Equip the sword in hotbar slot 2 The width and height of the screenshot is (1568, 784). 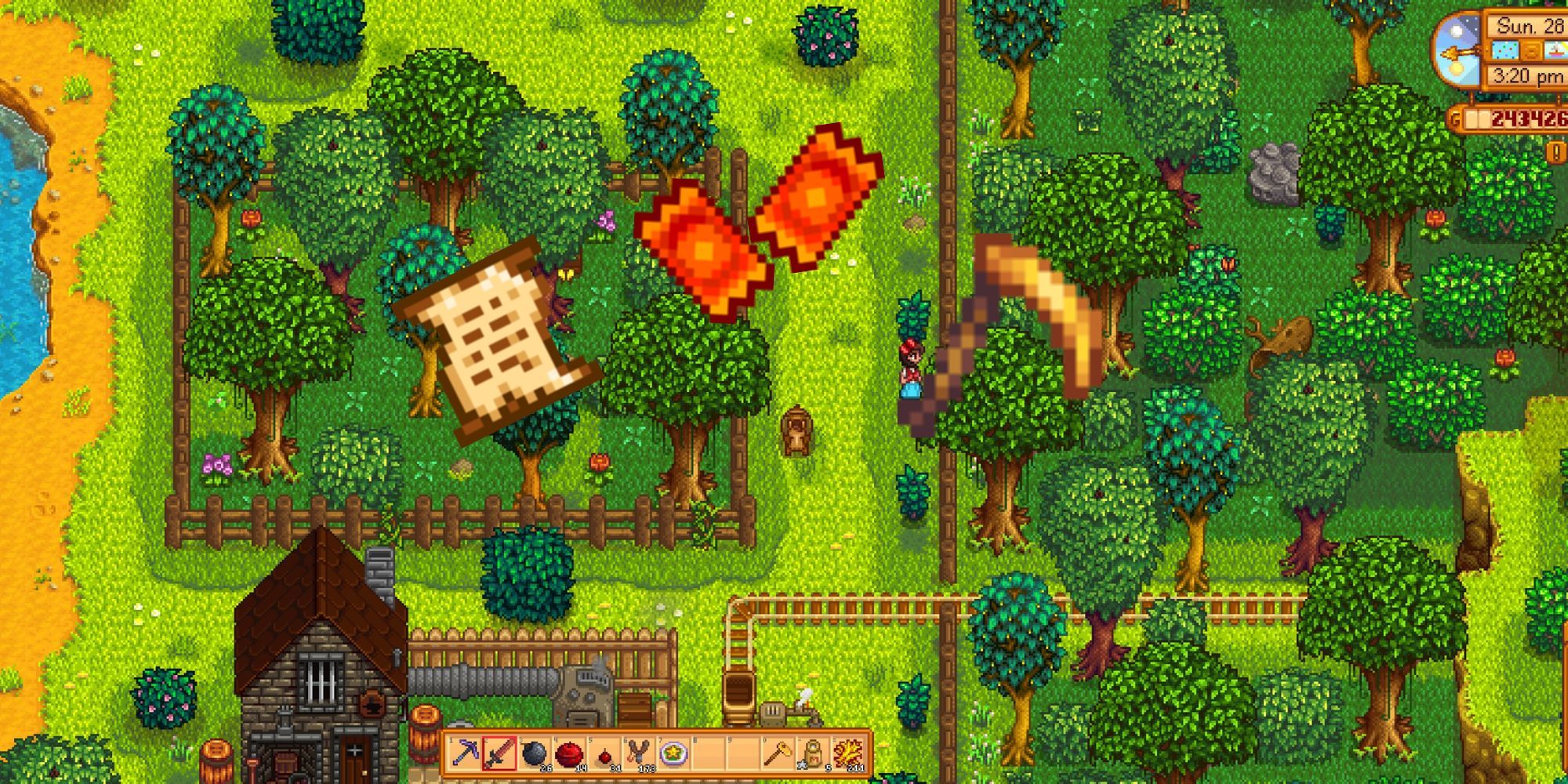coord(499,753)
